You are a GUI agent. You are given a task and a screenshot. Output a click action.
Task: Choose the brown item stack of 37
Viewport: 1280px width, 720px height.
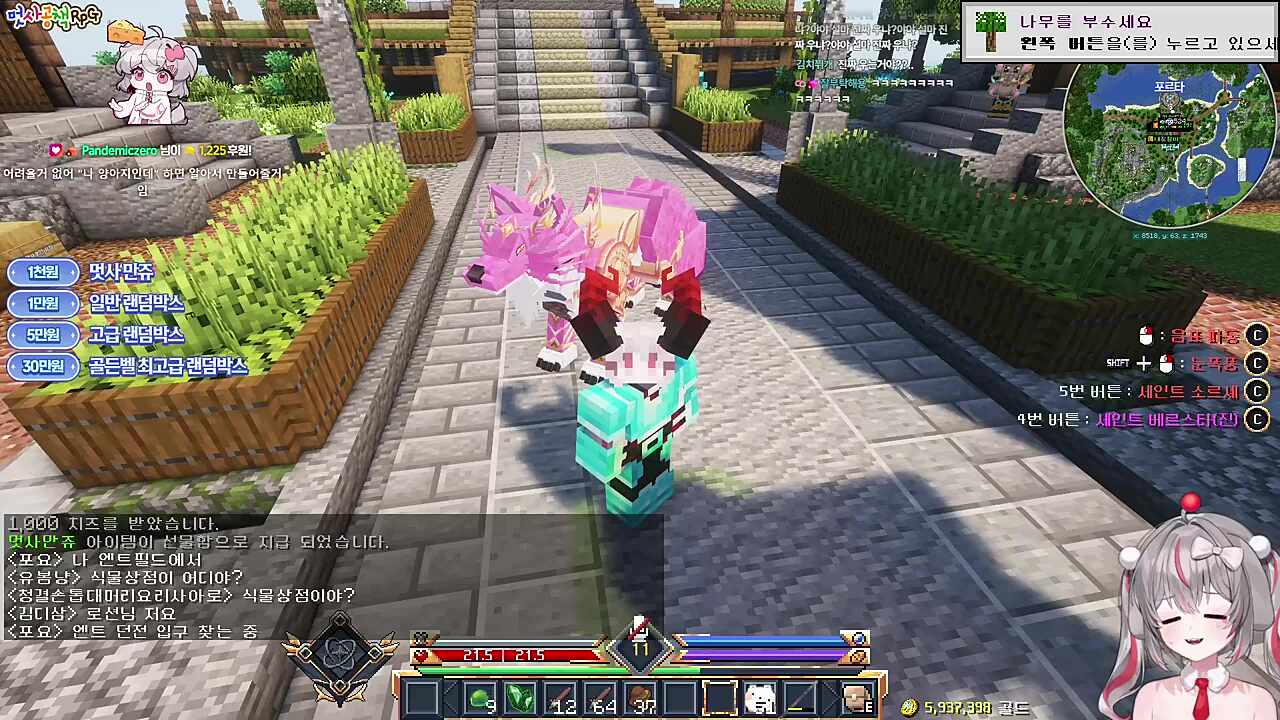pyautogui.click(x=639, y=698)
